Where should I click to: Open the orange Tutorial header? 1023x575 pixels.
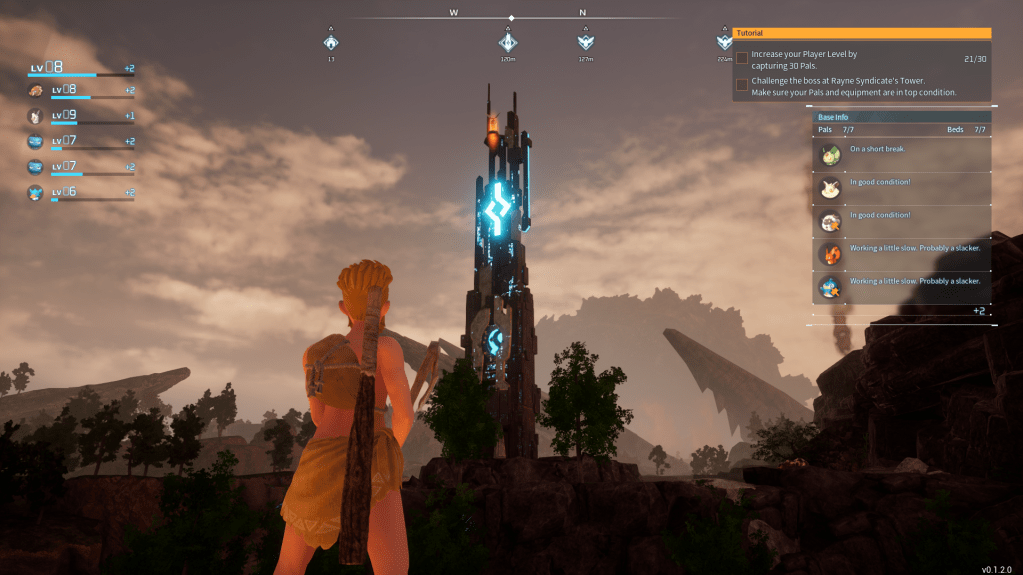coord(862,33)
